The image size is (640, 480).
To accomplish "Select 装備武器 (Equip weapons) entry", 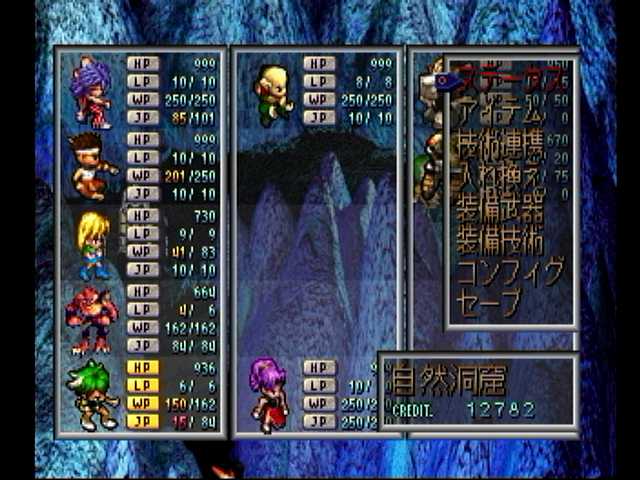I will coord(500,209).
